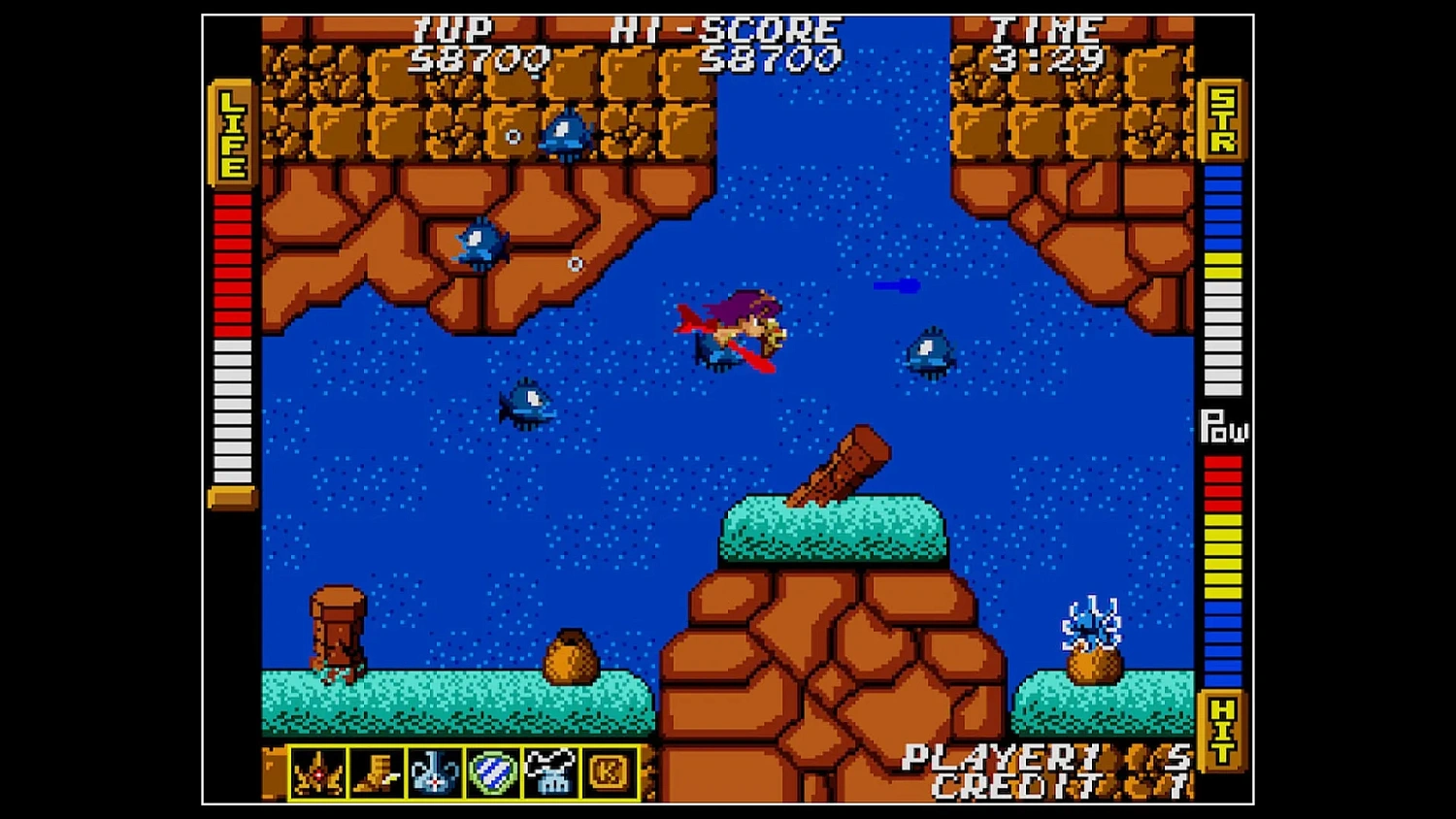Image resolution: width=1456 pixels, height=819 pixels.
Task: Select the 1UP score tab
Action: point(454,29)
